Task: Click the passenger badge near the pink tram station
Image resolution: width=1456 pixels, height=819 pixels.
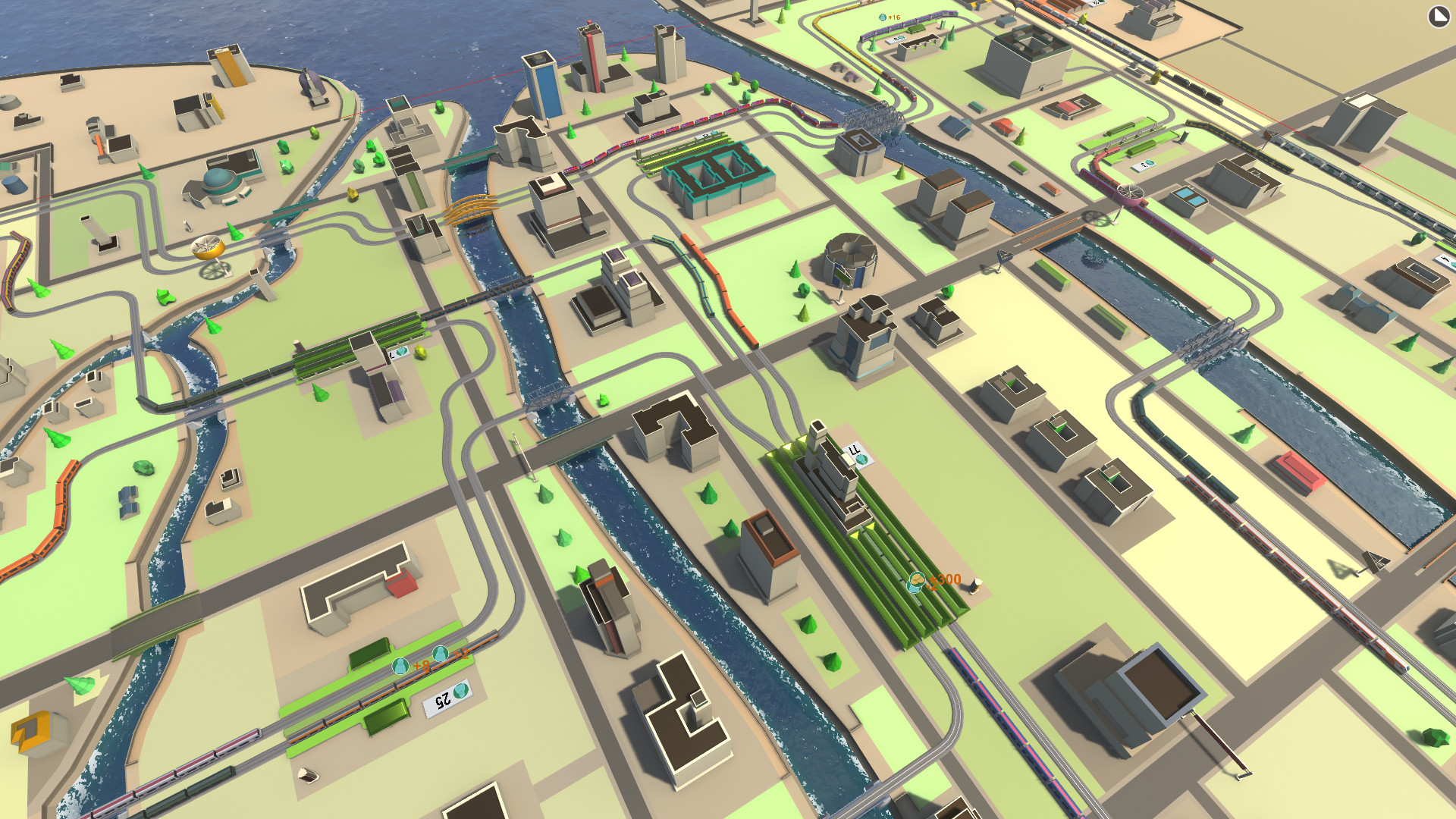Action: [x=1144, y=163]
